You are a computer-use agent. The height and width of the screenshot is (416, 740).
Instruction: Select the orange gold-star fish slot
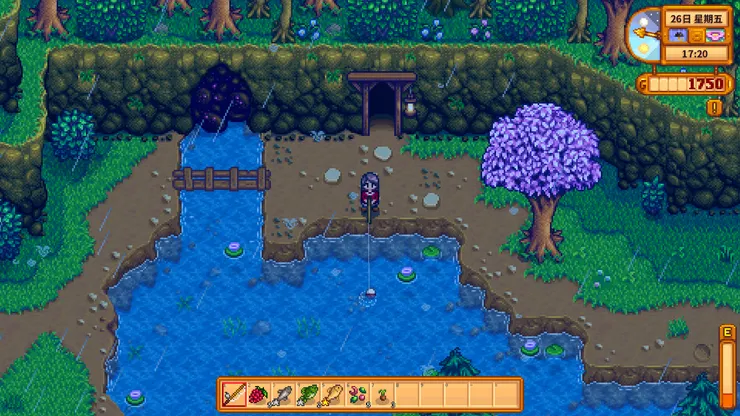tap(332, 394)
